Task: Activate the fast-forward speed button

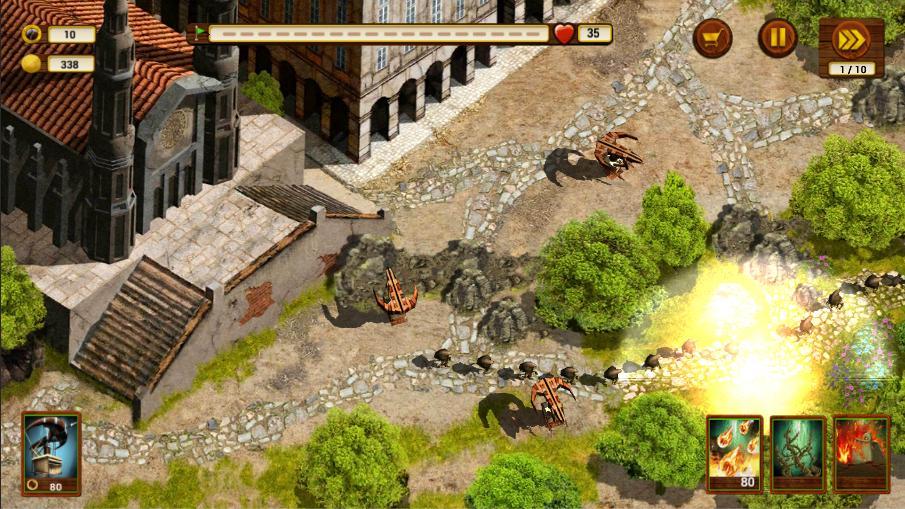Action: [x=850, y=40]
